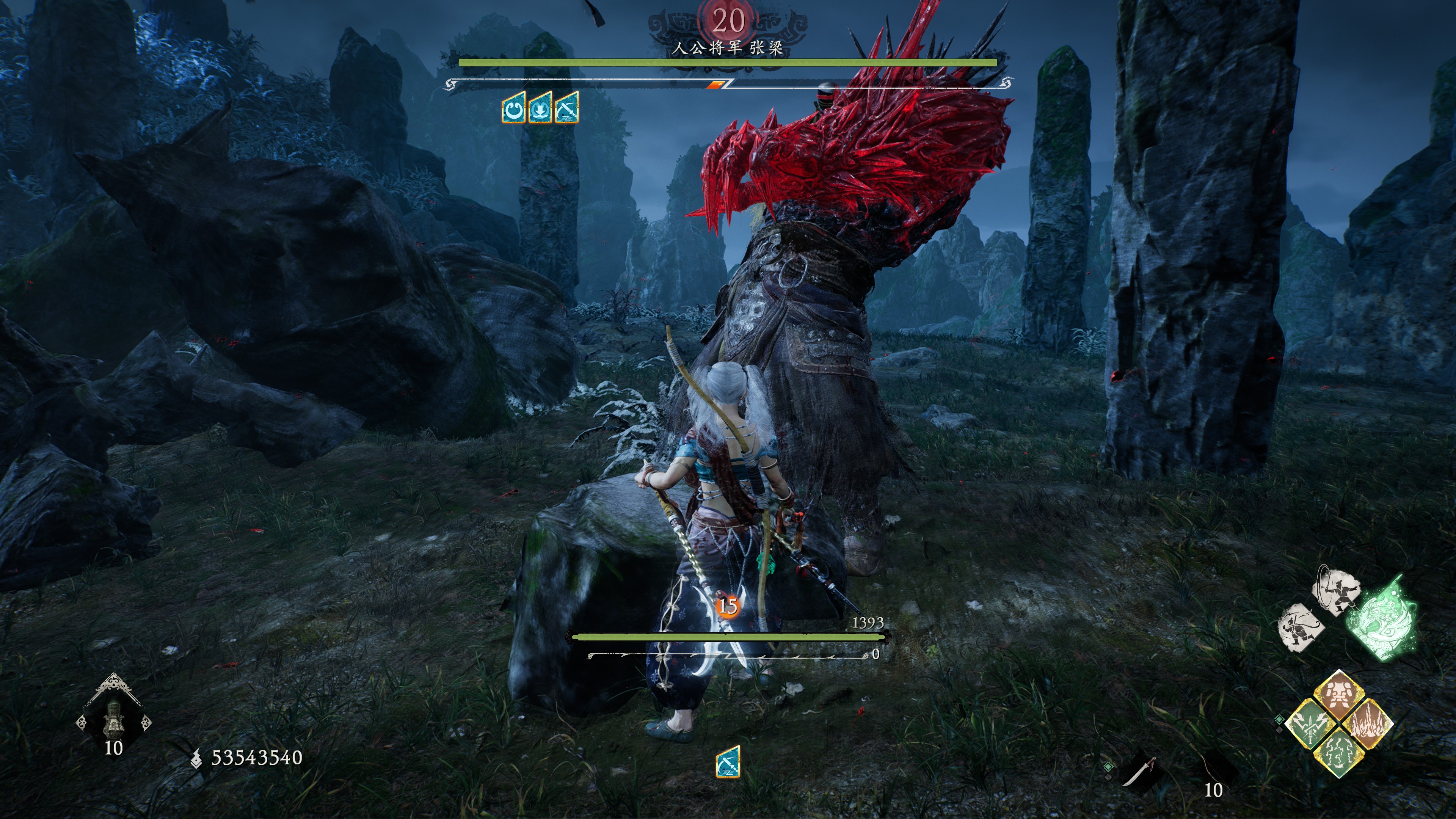Cast the brown rock spikes spell
The image size is (1456, 819).
[x=1367, y=724]
